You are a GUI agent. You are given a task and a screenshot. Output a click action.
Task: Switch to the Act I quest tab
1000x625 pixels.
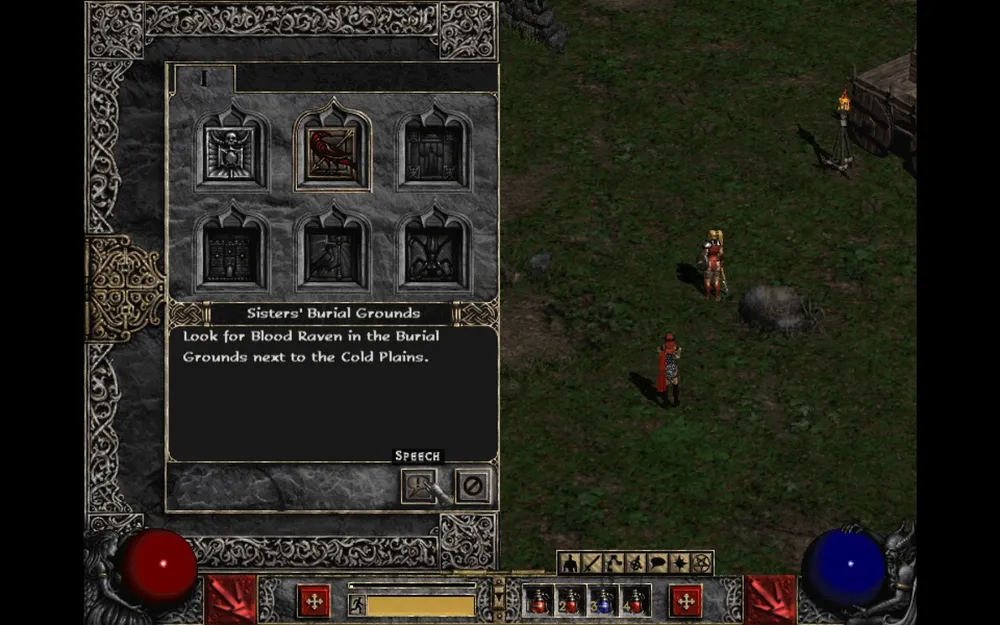pyautogui.click(x=204, y=78)
